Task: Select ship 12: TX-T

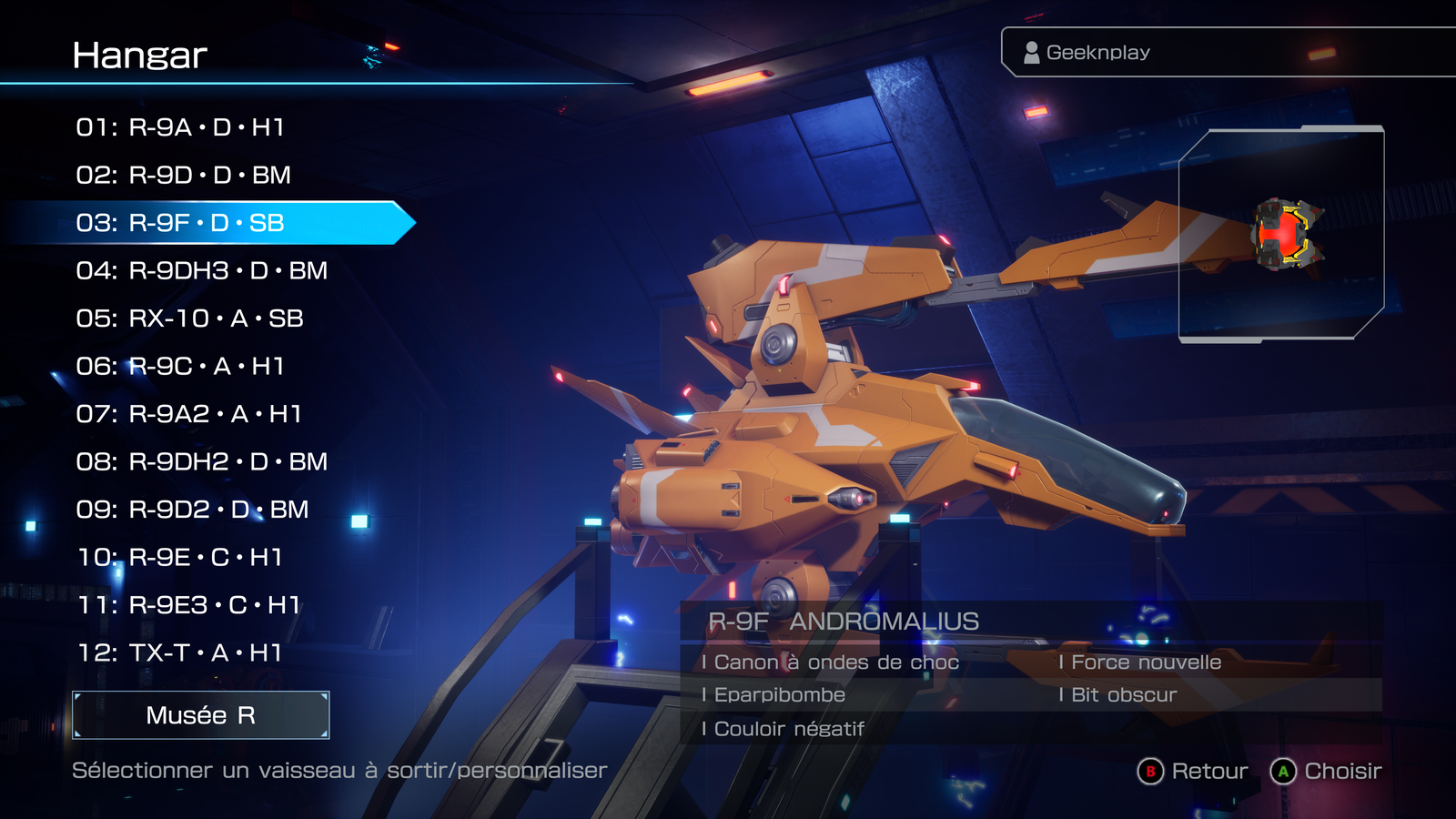Action: (179, 652)
